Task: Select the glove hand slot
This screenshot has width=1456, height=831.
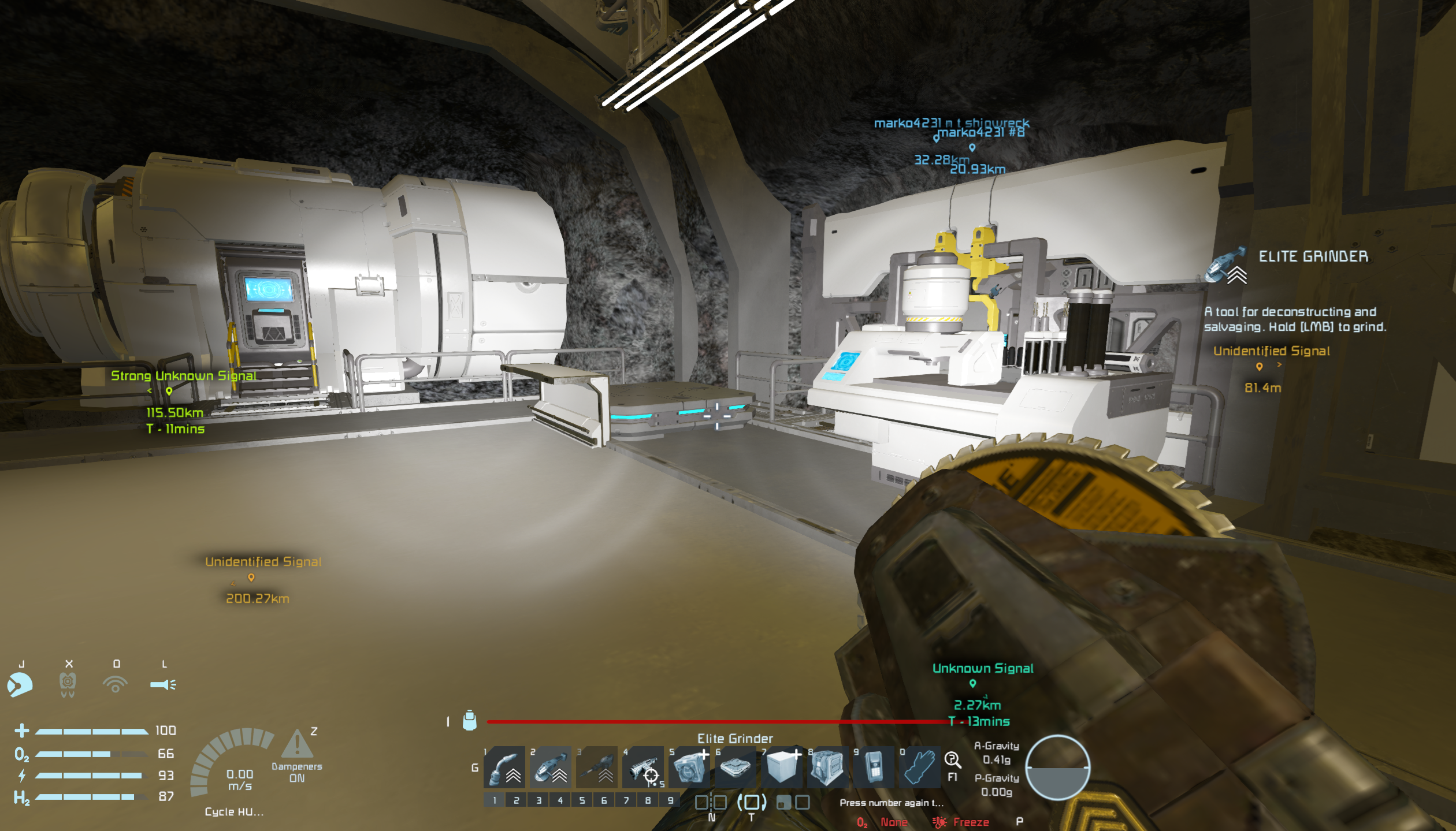Action: click(920, 767)
